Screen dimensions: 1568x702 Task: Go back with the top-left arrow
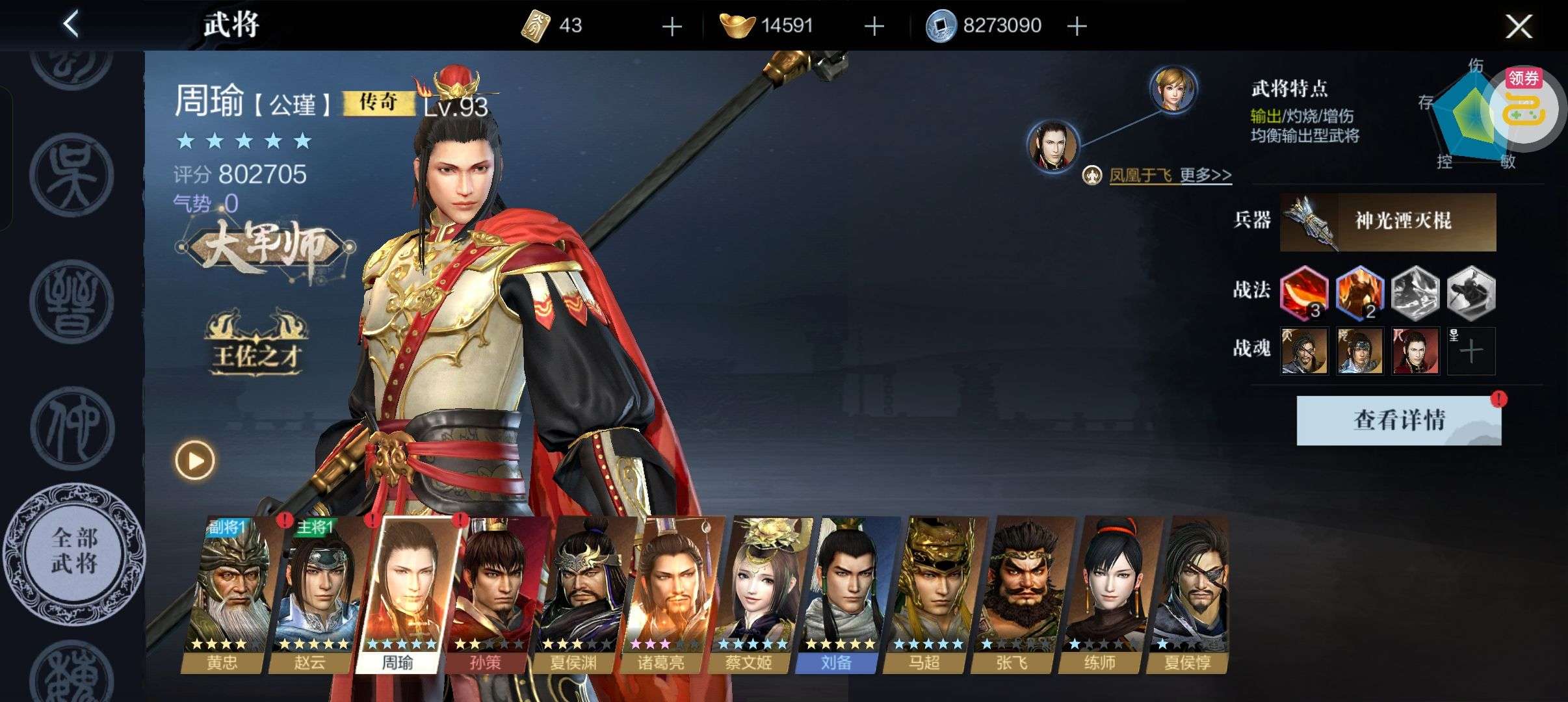point(72,25)
